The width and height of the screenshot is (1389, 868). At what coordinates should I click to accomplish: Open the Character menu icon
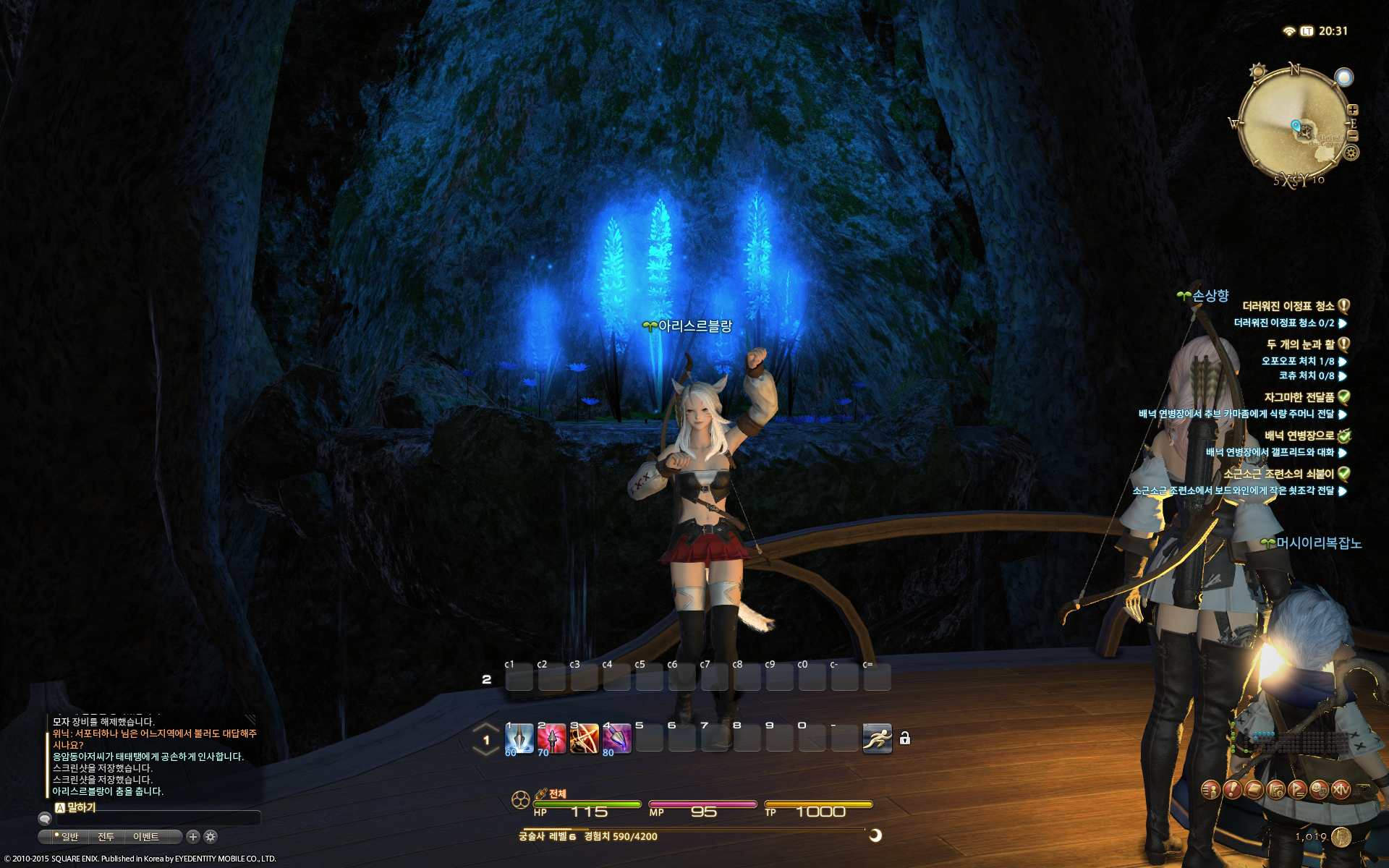coord(1210,790)
